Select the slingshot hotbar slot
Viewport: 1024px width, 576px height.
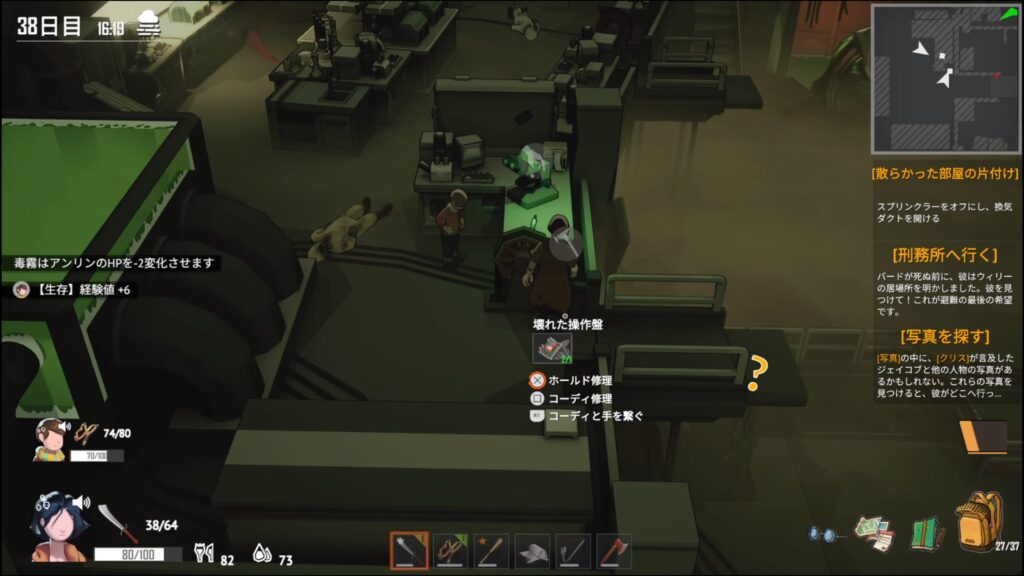[451, 551]
